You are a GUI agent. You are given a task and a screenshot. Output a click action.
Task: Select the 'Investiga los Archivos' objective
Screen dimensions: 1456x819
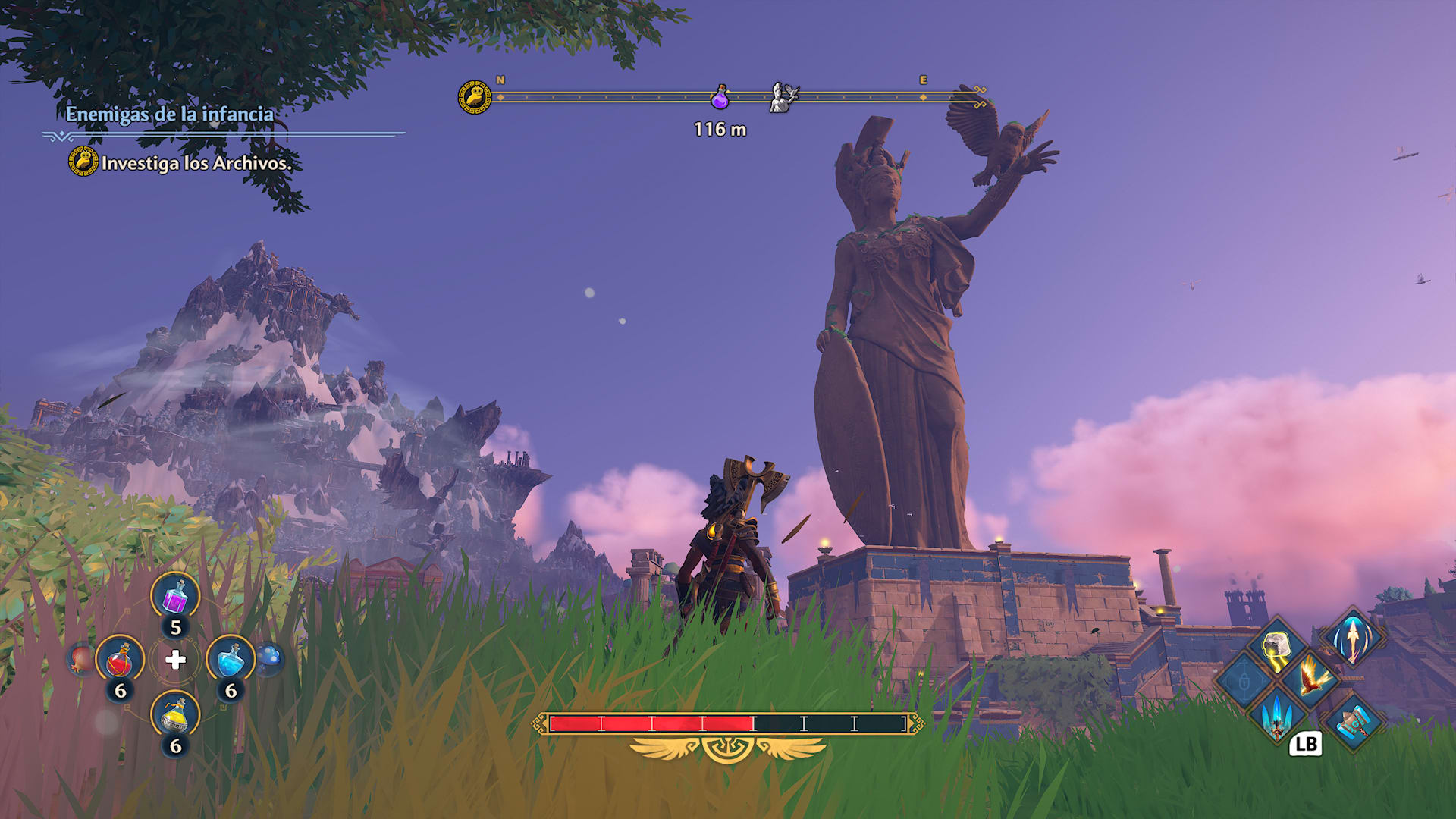click(x=196, y=163)
